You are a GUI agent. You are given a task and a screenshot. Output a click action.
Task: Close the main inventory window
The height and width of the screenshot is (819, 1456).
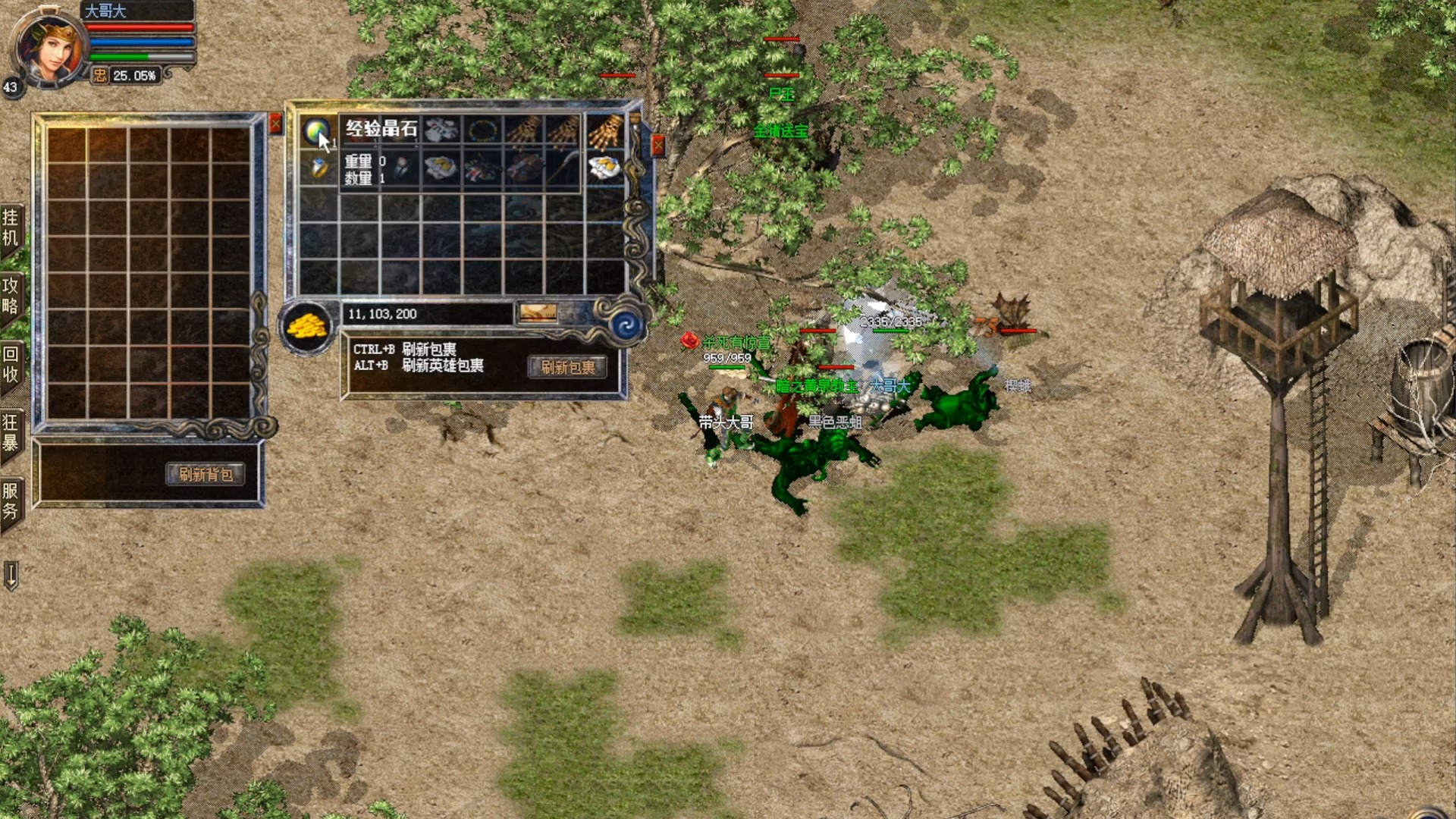coord(657,144)
